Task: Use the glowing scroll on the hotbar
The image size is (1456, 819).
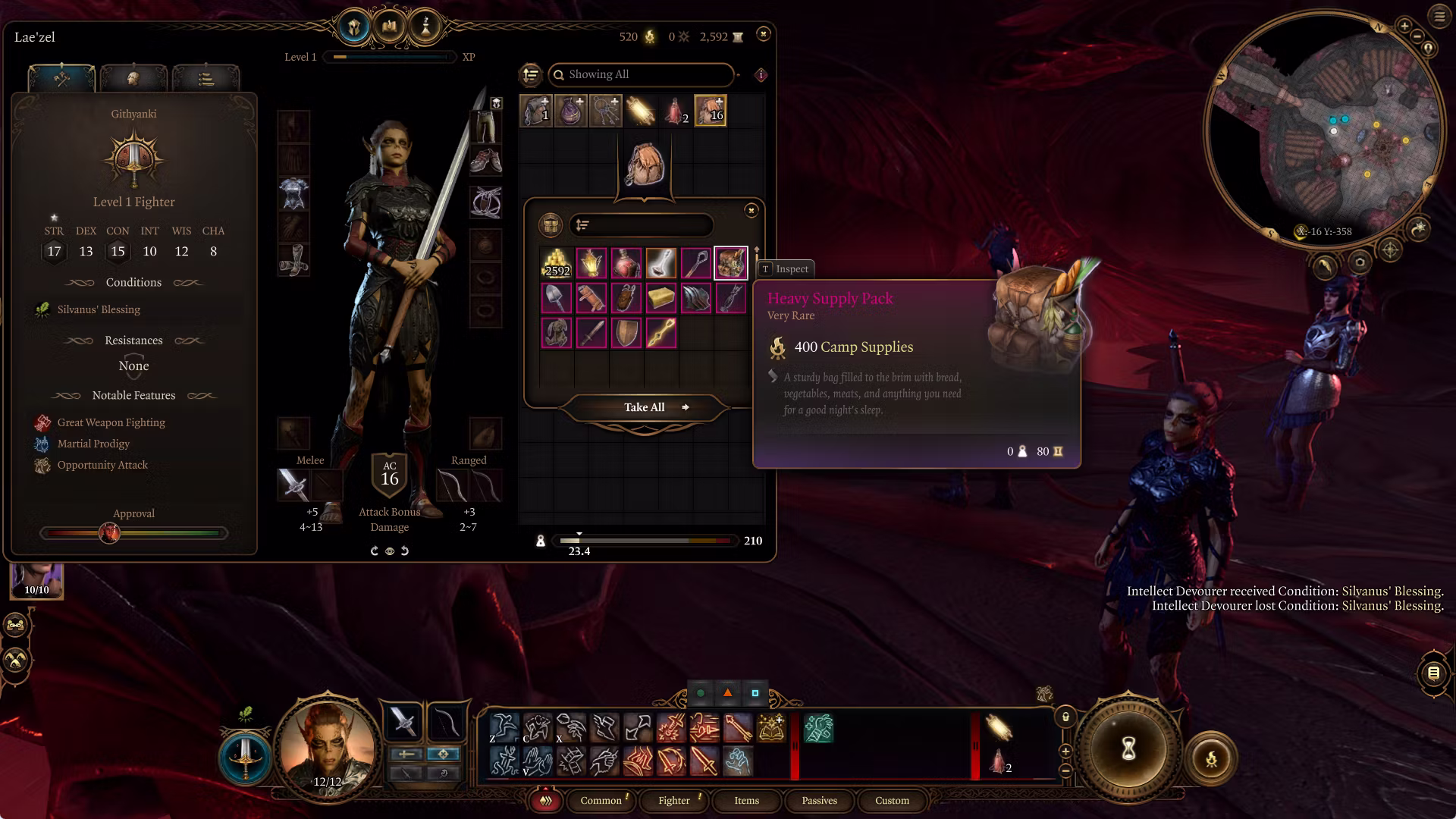Action: pyautogui.click(x=999, y=726)
